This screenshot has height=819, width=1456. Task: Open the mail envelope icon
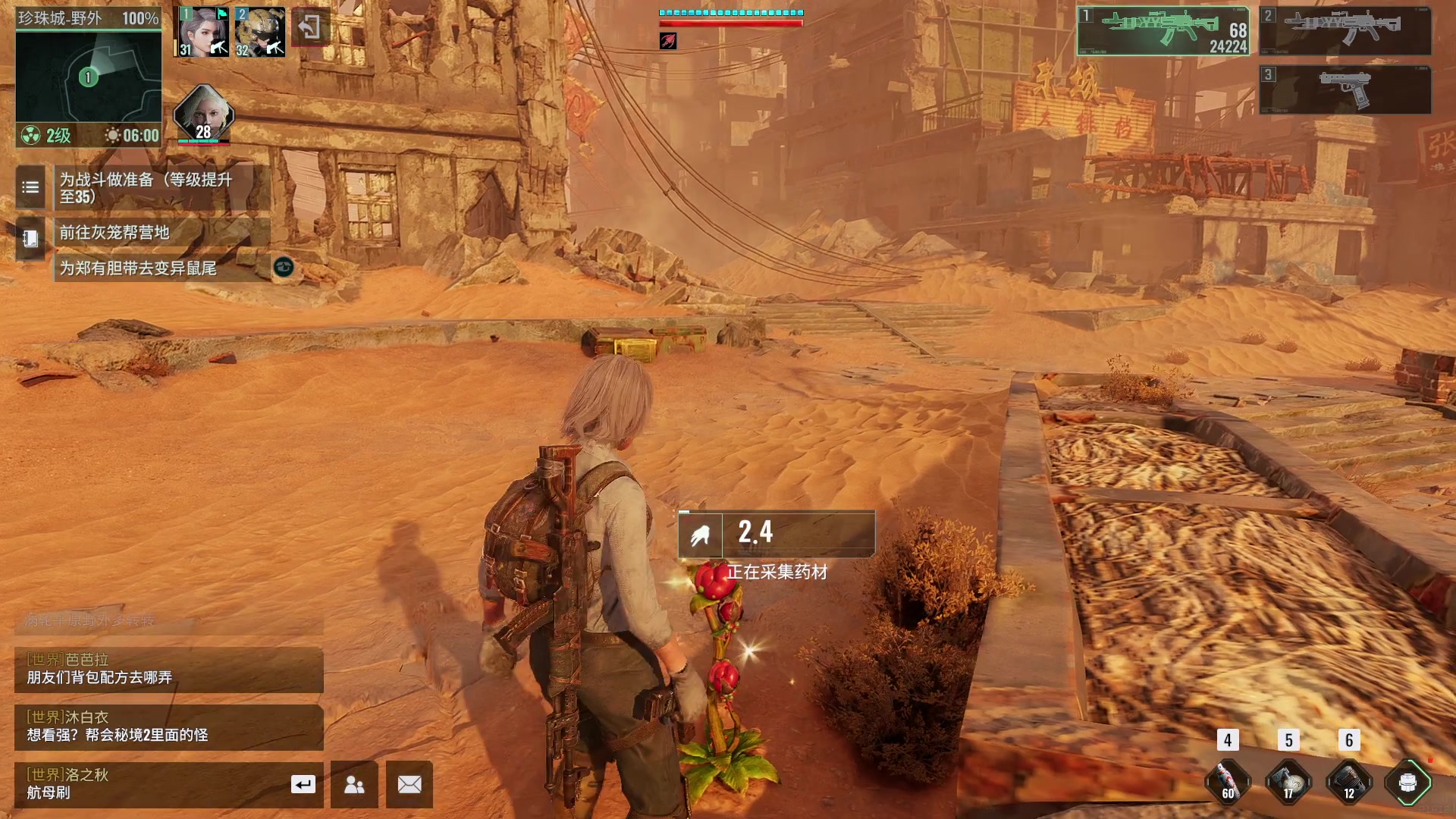point(409,784)
